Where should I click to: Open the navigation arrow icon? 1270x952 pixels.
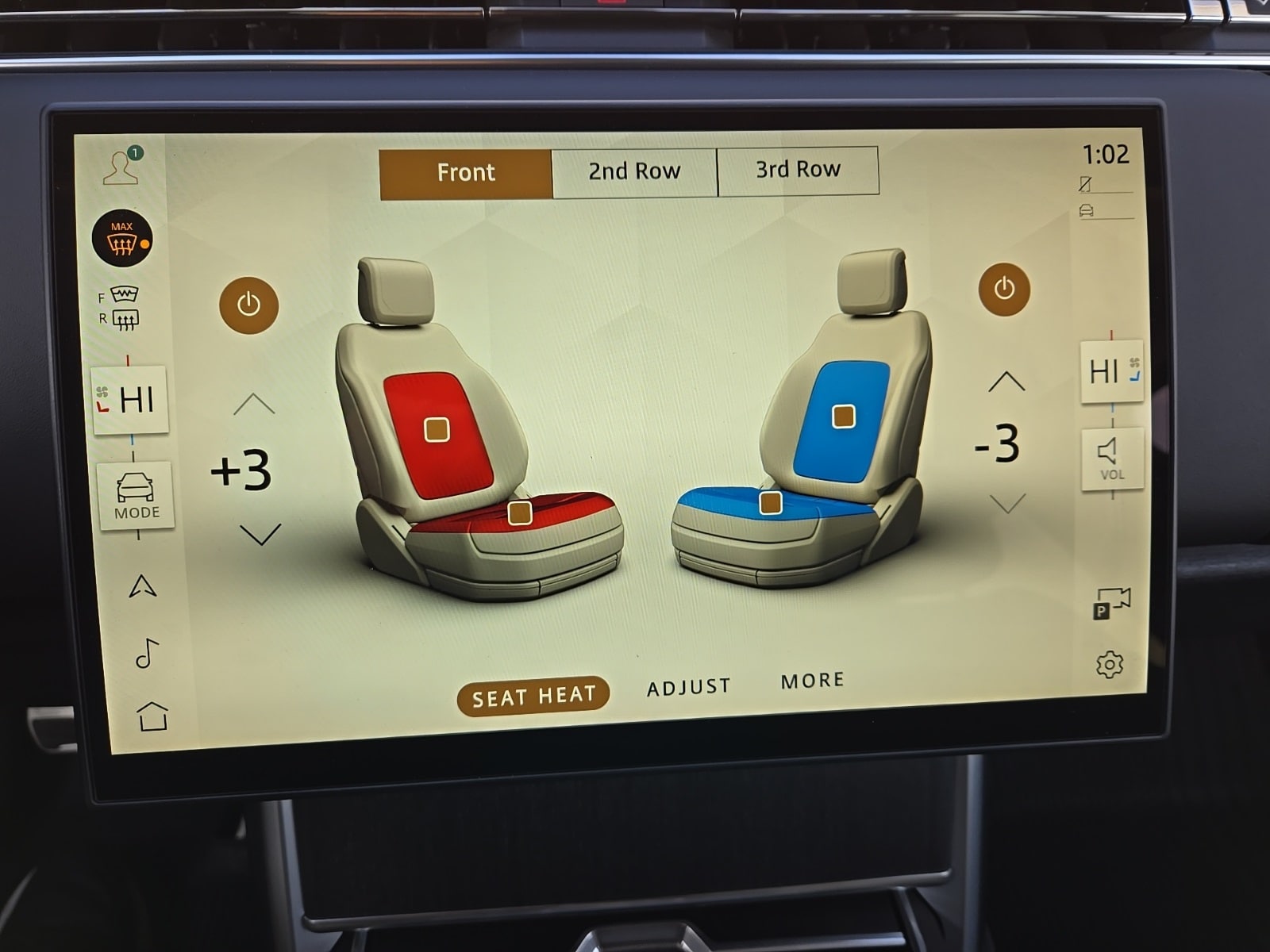pyautogui.click(x=142, y=586)
